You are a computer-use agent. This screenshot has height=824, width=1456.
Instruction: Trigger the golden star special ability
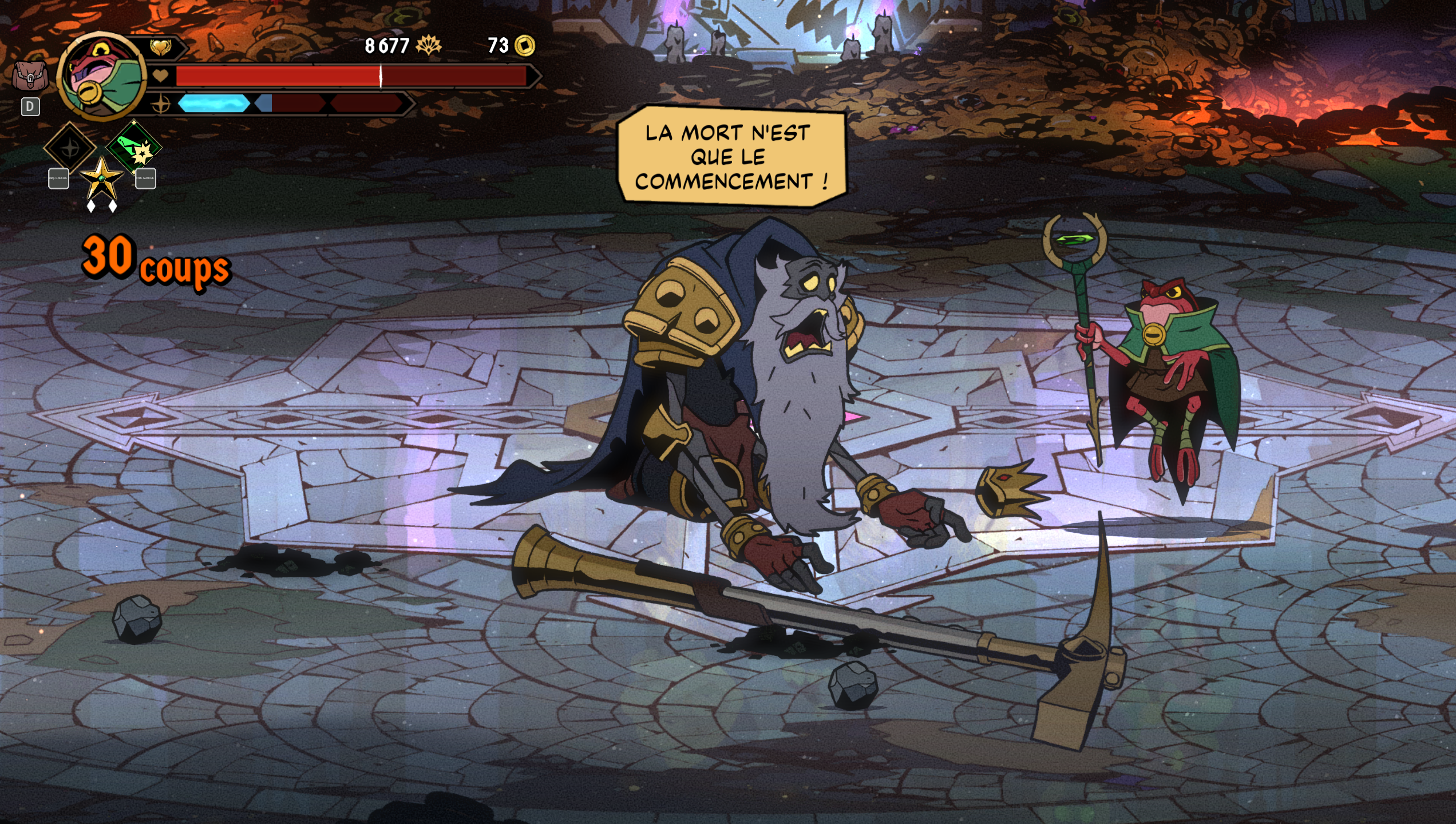click(x=101, y=179)
